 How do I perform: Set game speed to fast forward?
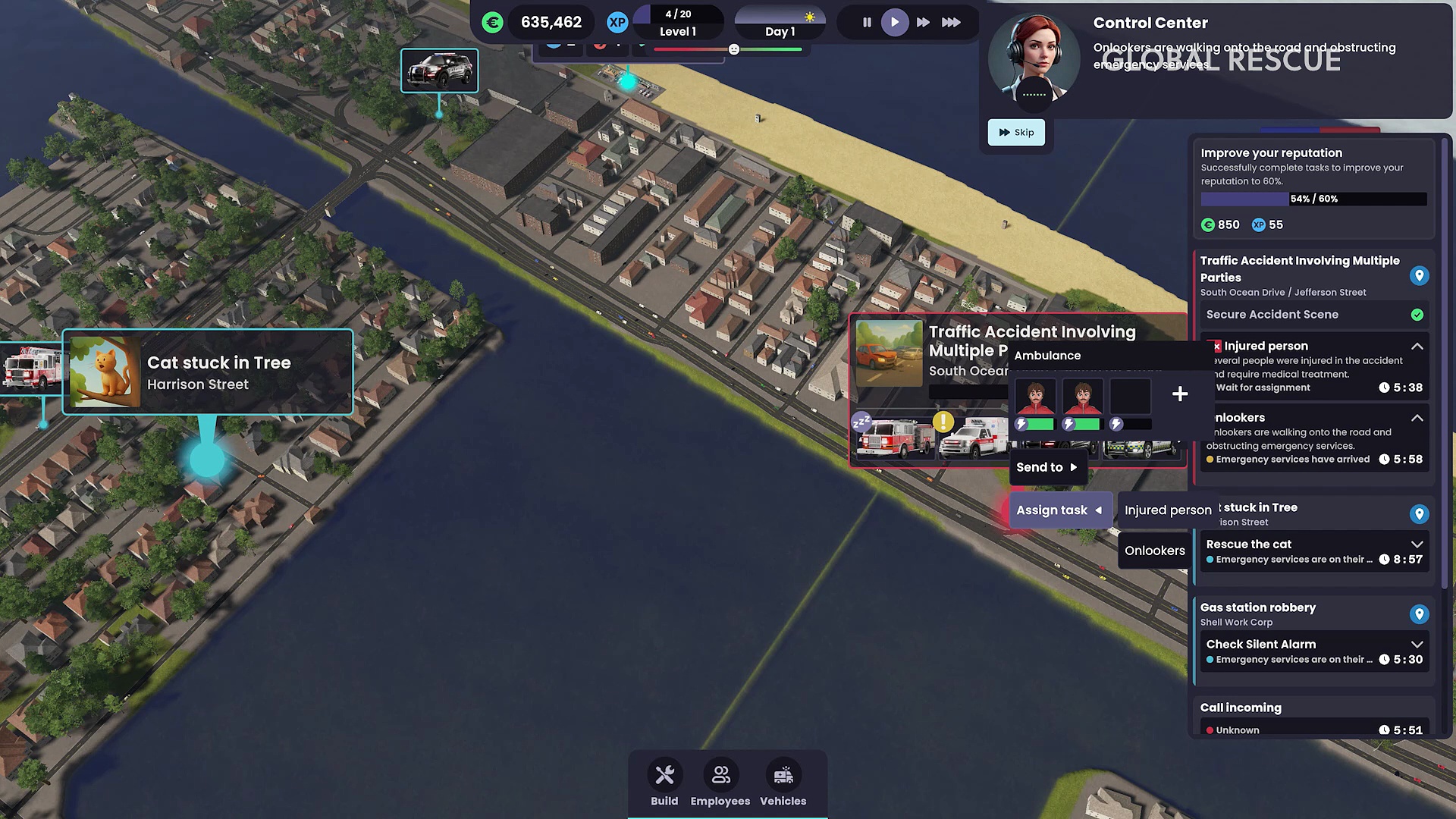[923, 23]
